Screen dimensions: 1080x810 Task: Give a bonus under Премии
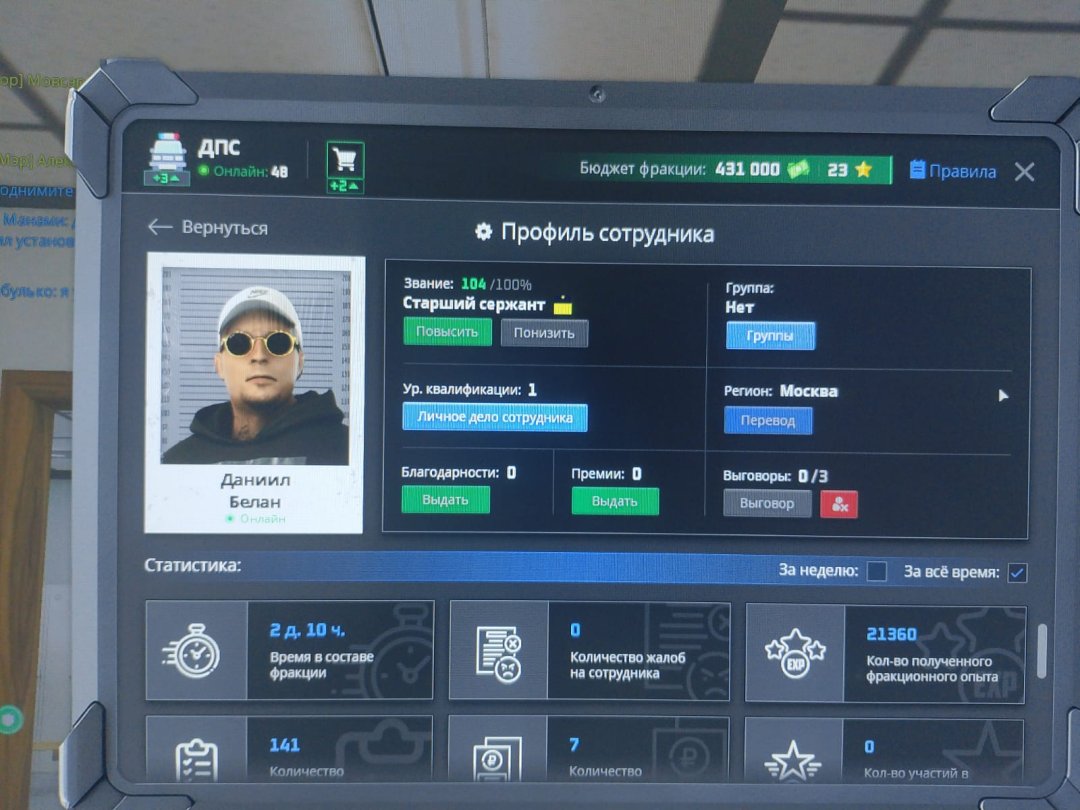point(615,501)
